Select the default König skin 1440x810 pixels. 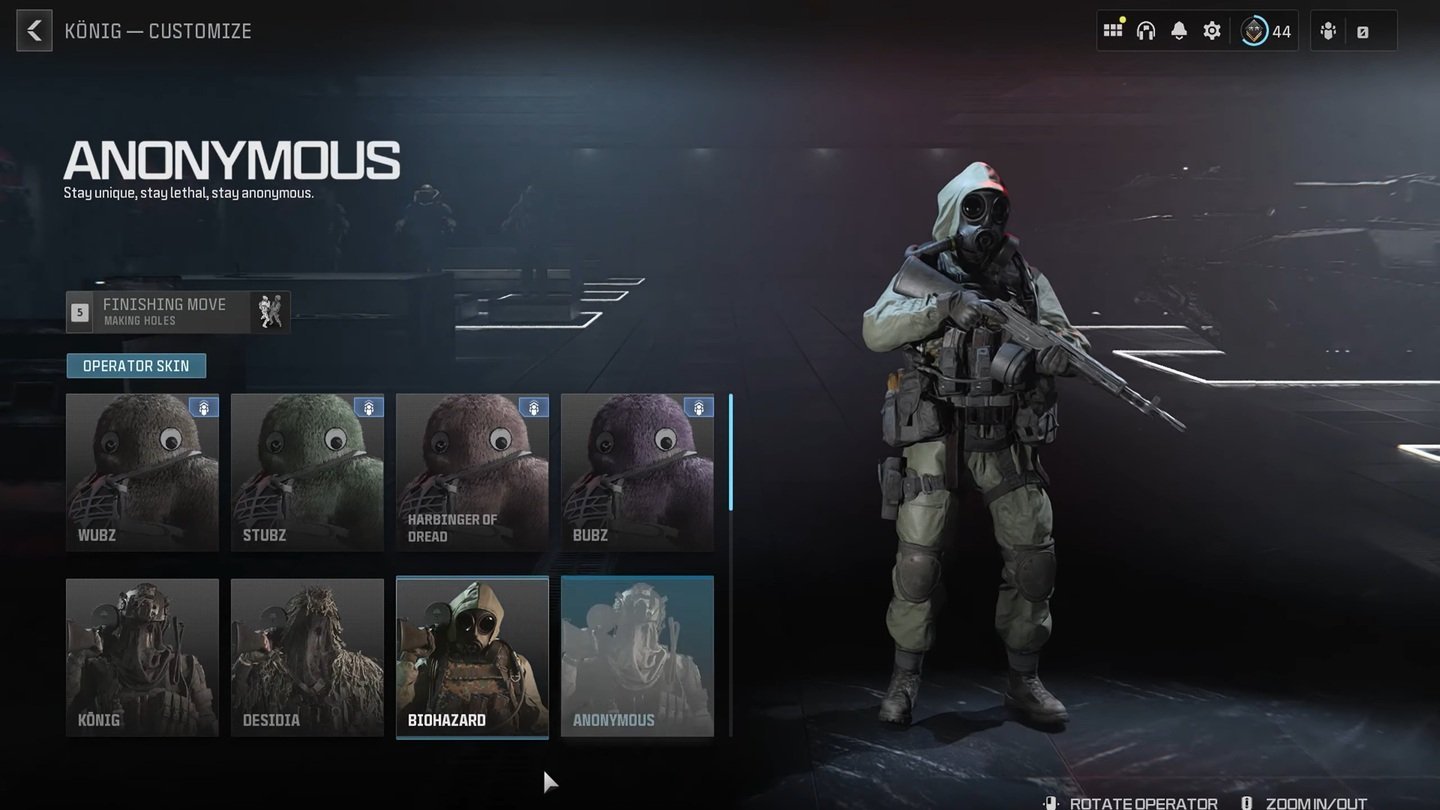142,657
